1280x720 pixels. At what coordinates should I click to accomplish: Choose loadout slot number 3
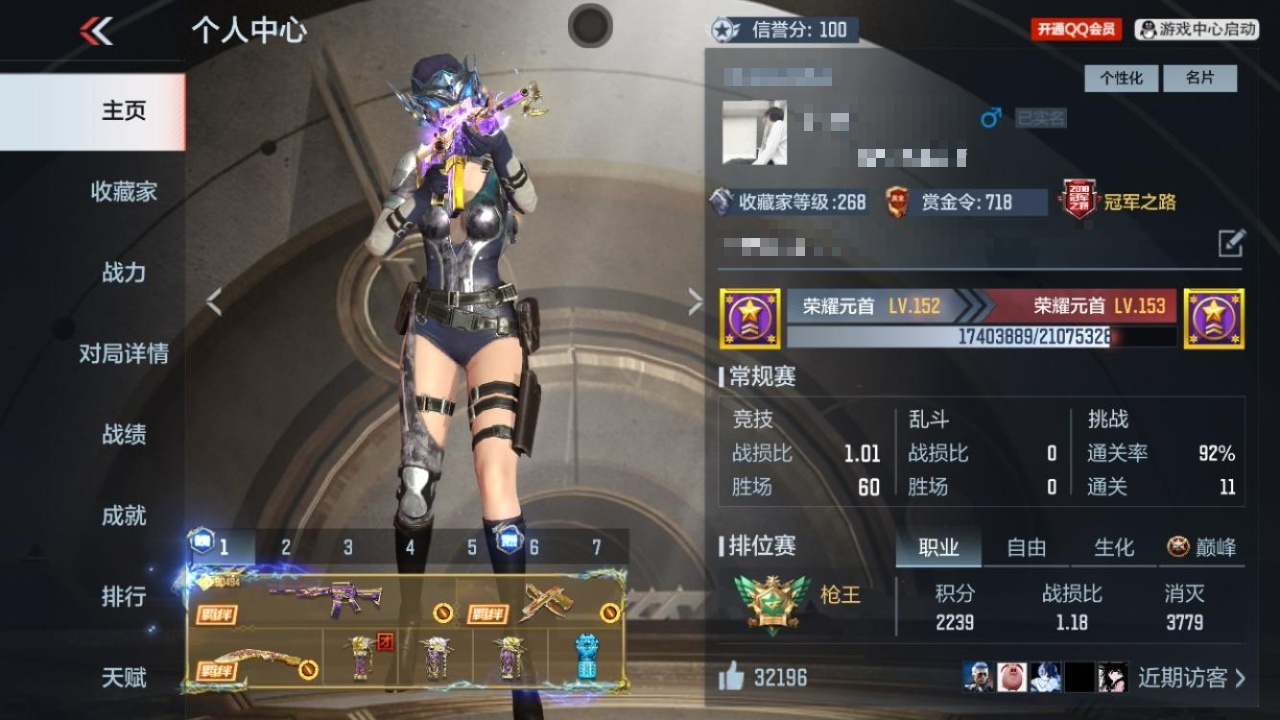click(x=348, y=547)
